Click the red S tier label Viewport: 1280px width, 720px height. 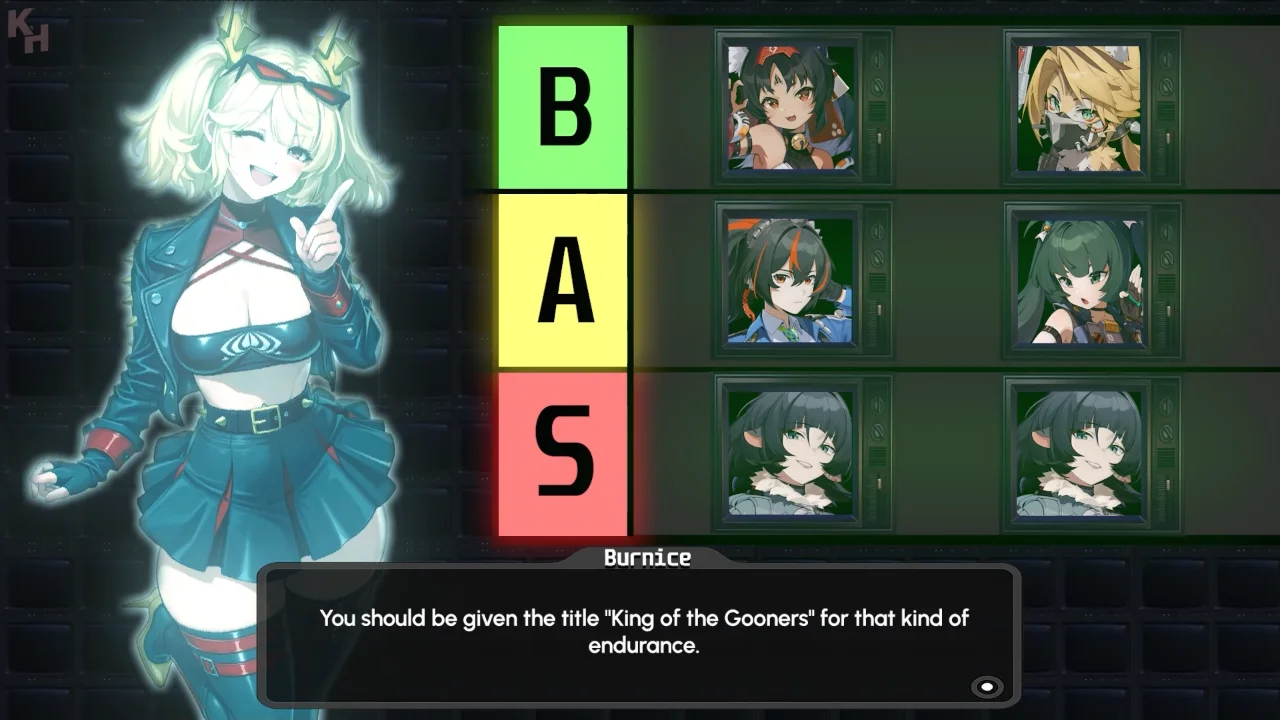563,453
